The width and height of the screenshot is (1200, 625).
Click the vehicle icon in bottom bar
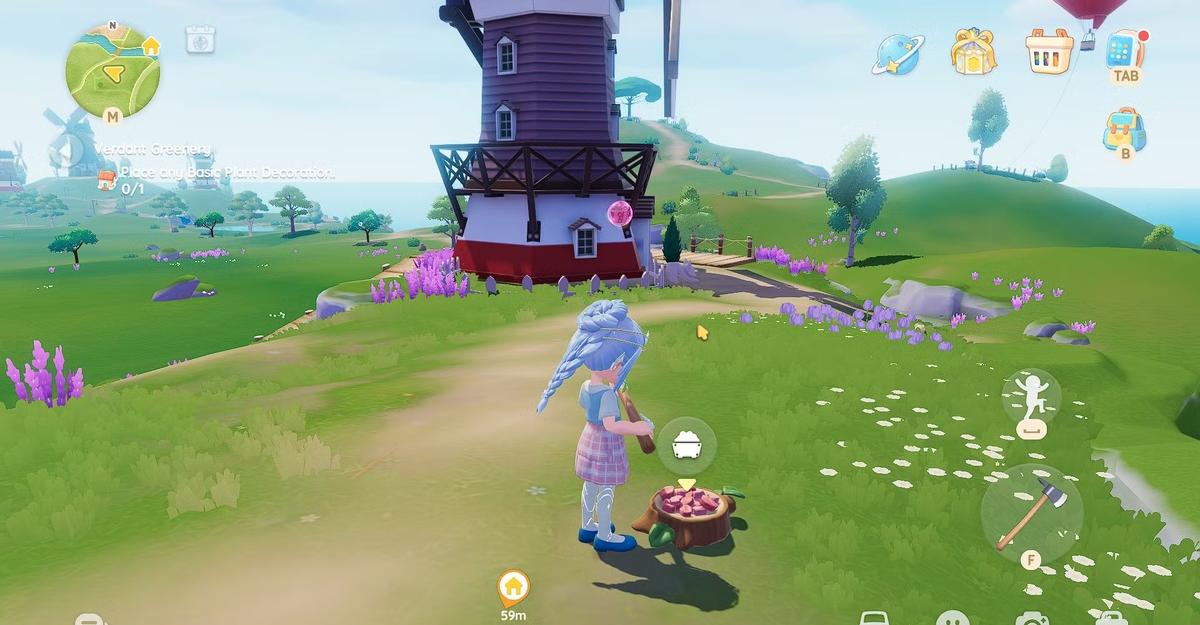click(875, 619)
